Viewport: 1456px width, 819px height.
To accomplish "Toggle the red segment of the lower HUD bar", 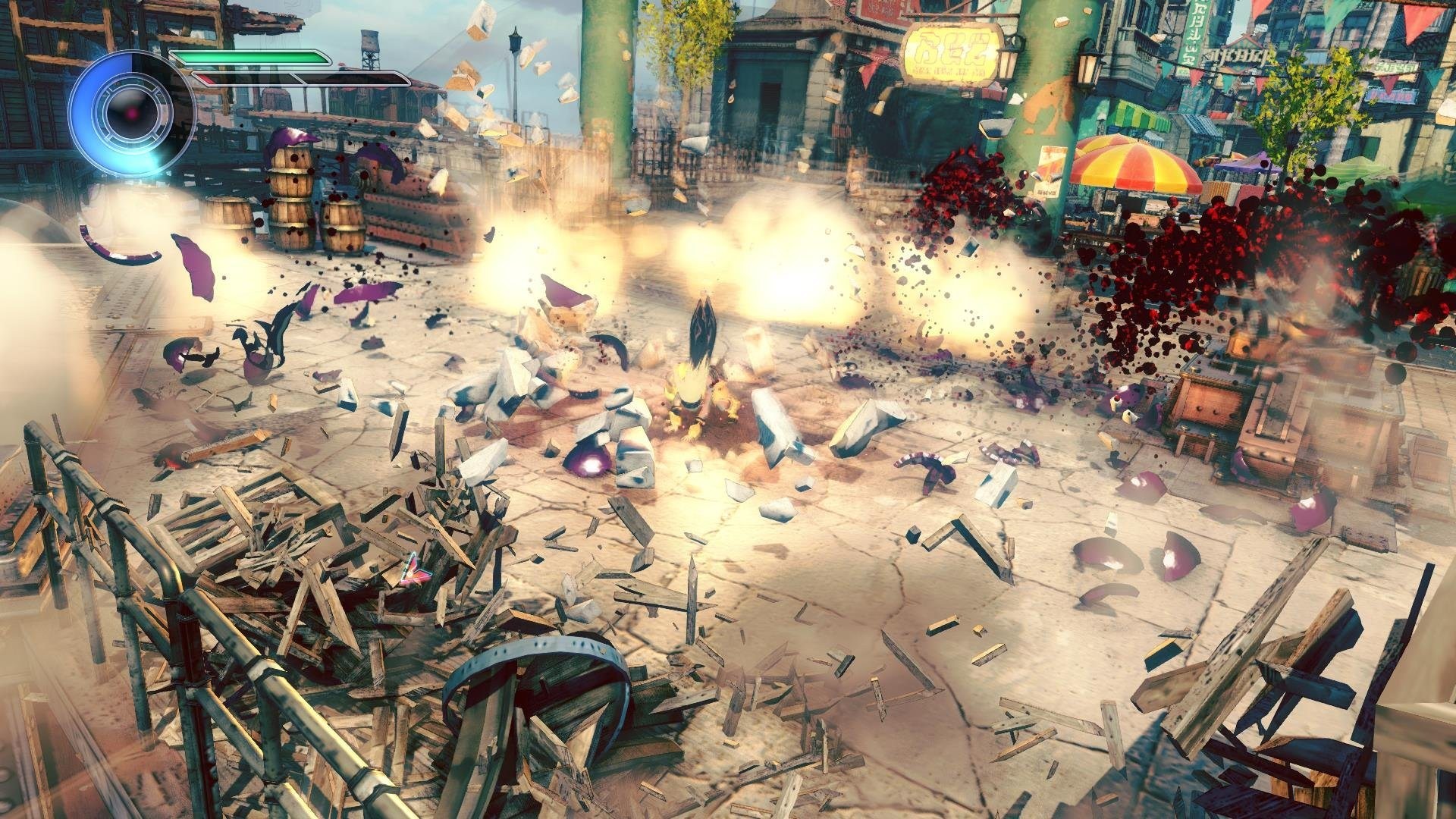I will (206, 76).
